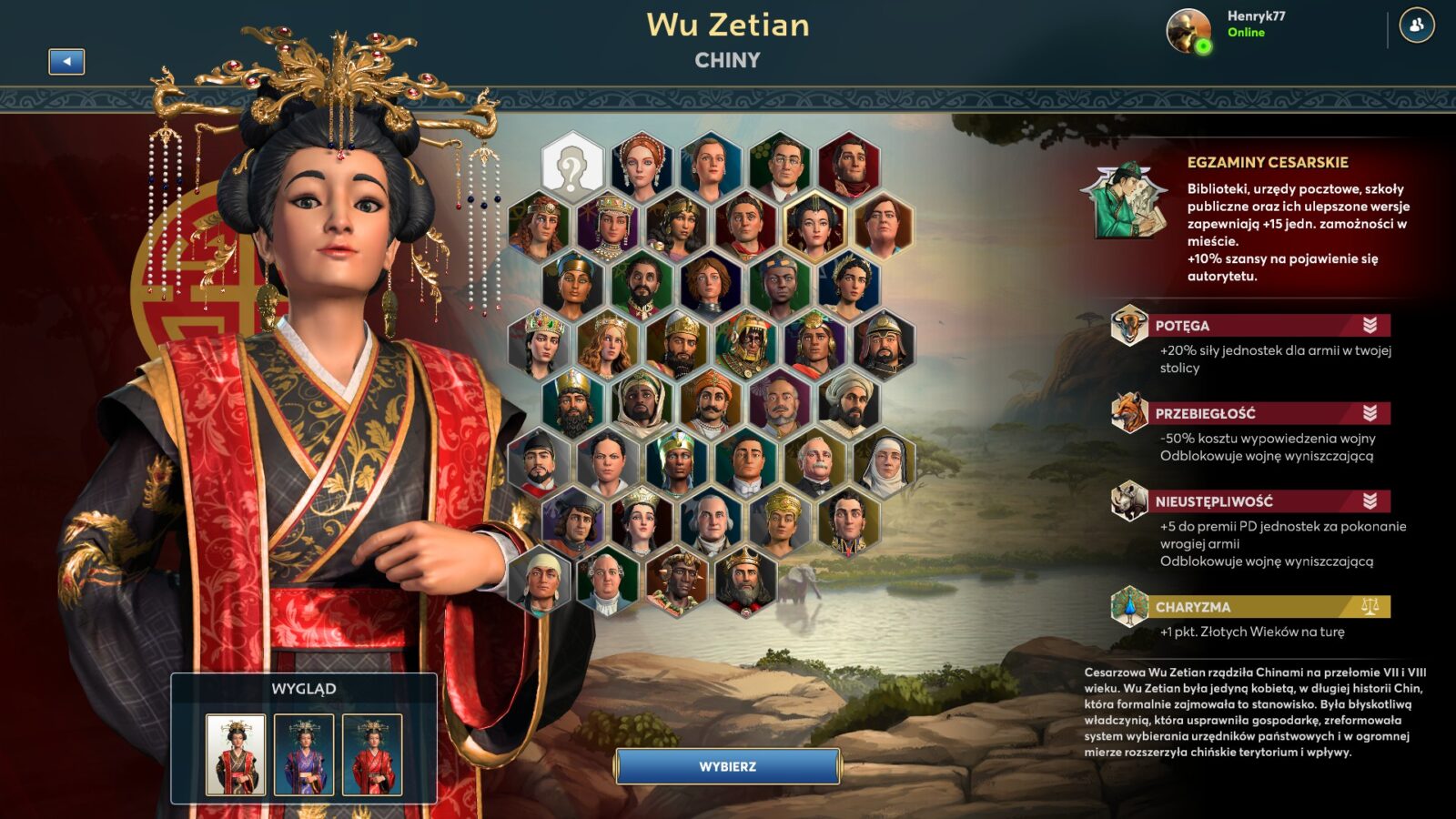Select the default red-and-black robe appearance
This screenshot has height=819, width=1456.
[236, 754]
